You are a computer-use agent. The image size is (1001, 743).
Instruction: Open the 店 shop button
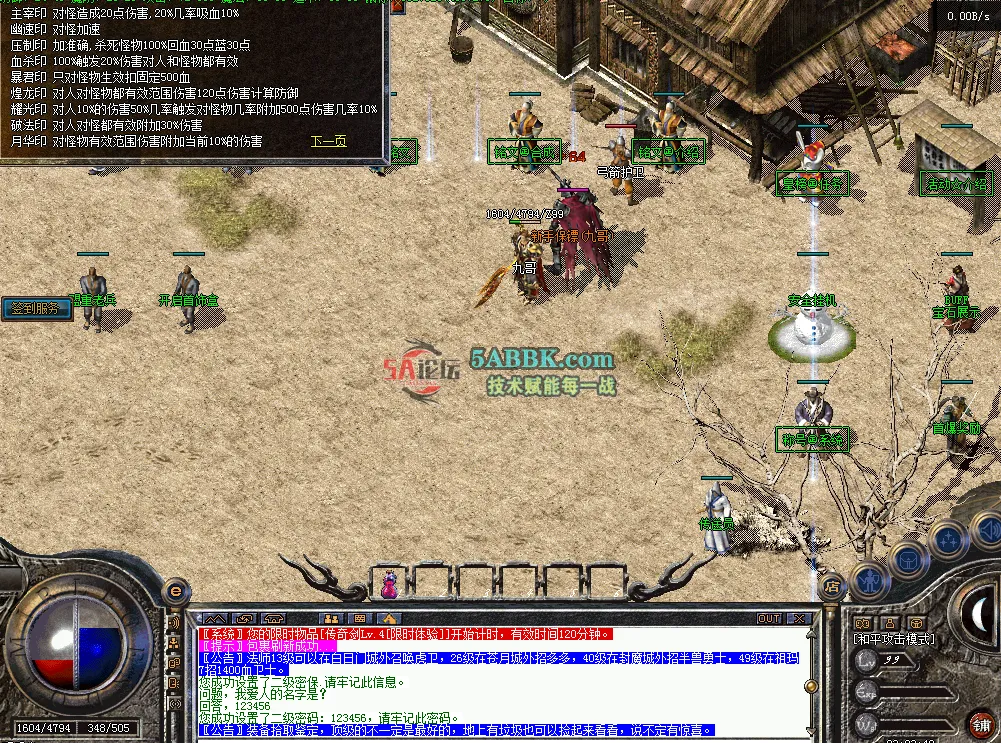coord(829,587)
